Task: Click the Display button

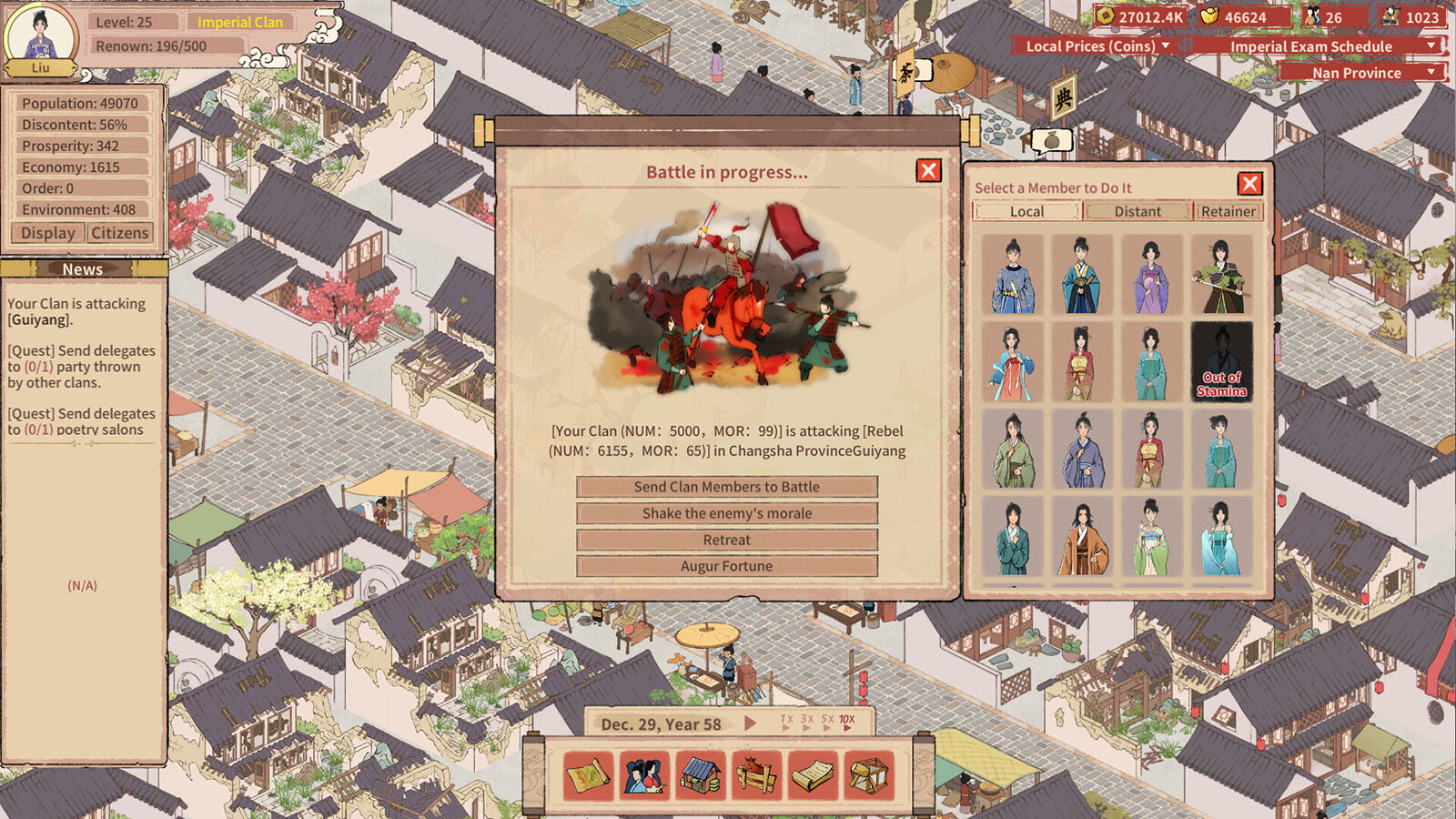Action: [48, 233]
